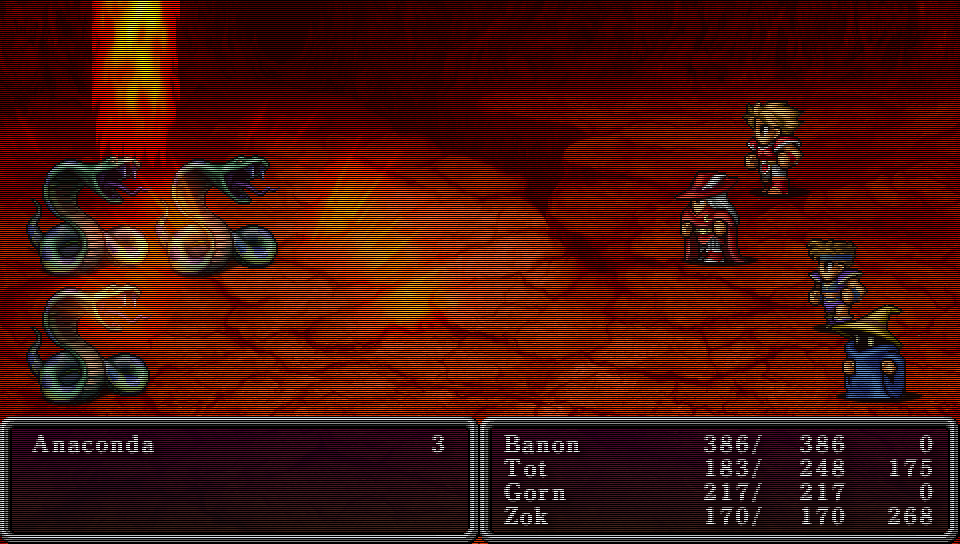Choose Banon in the party list
Viewport: 960px width, 544px height.
(541, 445)
